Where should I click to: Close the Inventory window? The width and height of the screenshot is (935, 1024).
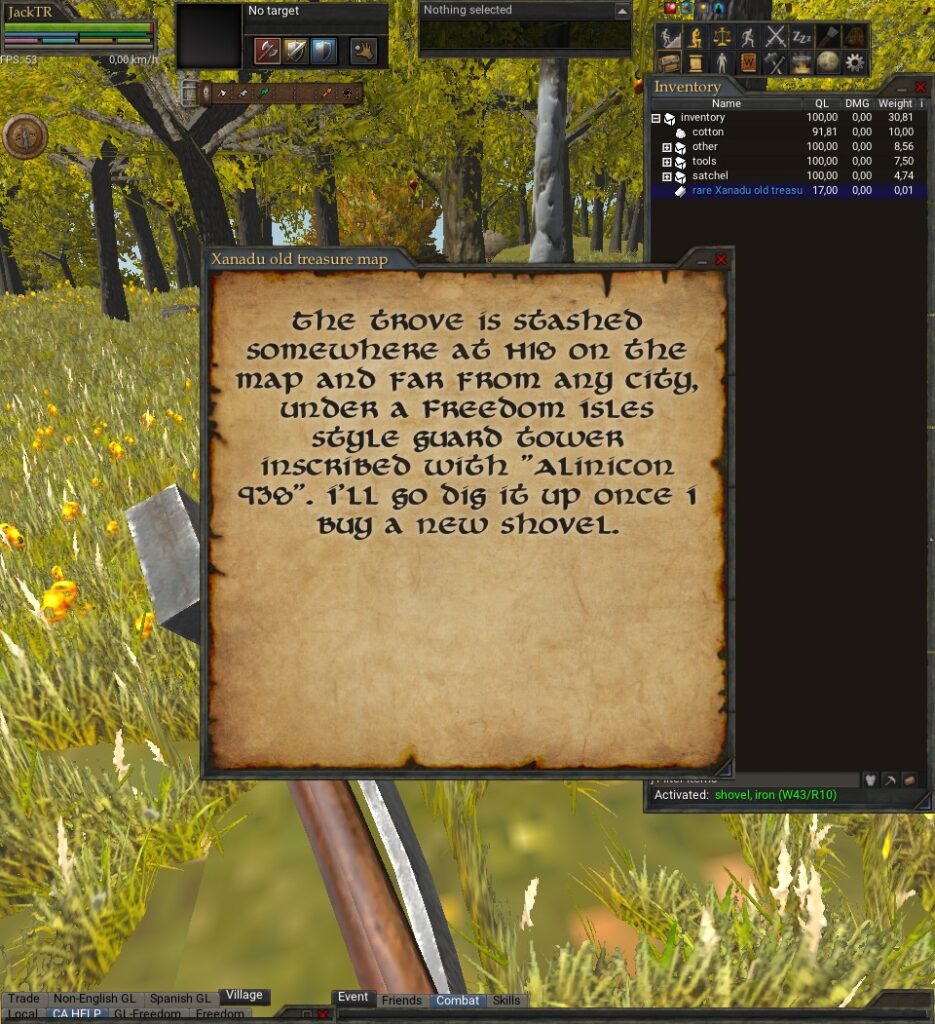coord(921,88)
